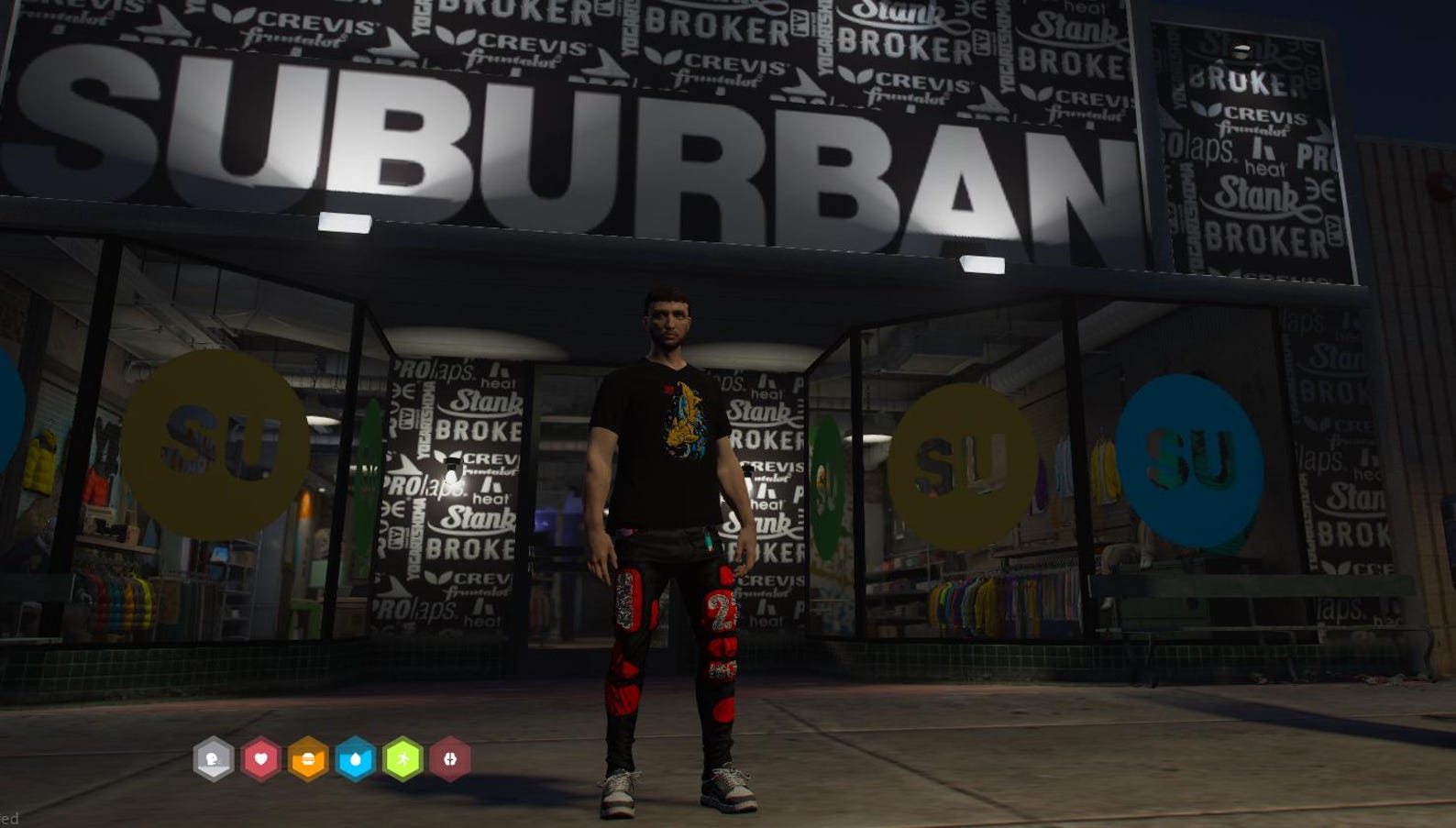Open the red heart favorites icon
This screenshot has width=1456, height=828.
point(261,759)
